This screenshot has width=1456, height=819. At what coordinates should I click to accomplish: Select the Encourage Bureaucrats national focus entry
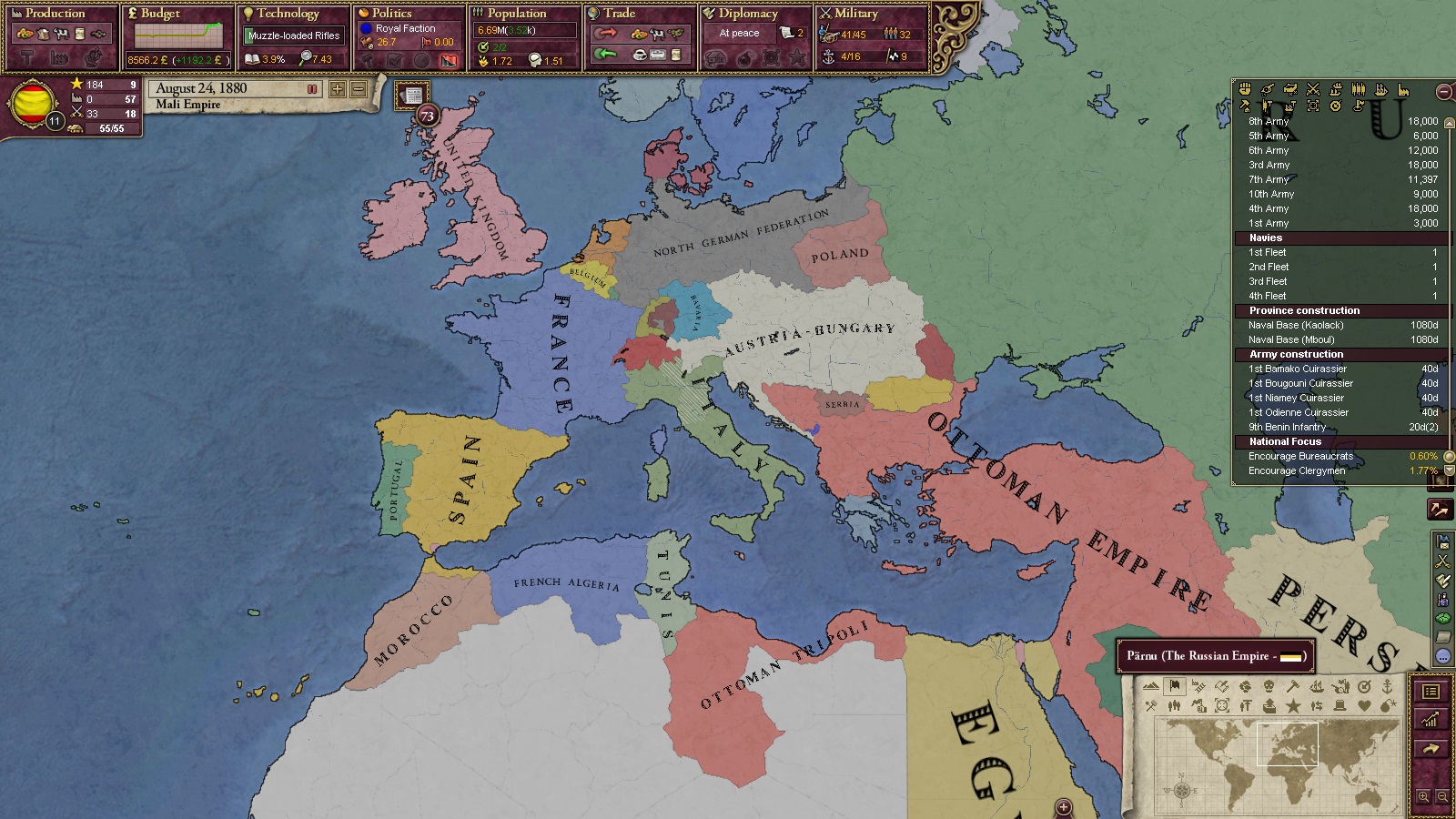pyautogui.click(x=1300, y=456)
